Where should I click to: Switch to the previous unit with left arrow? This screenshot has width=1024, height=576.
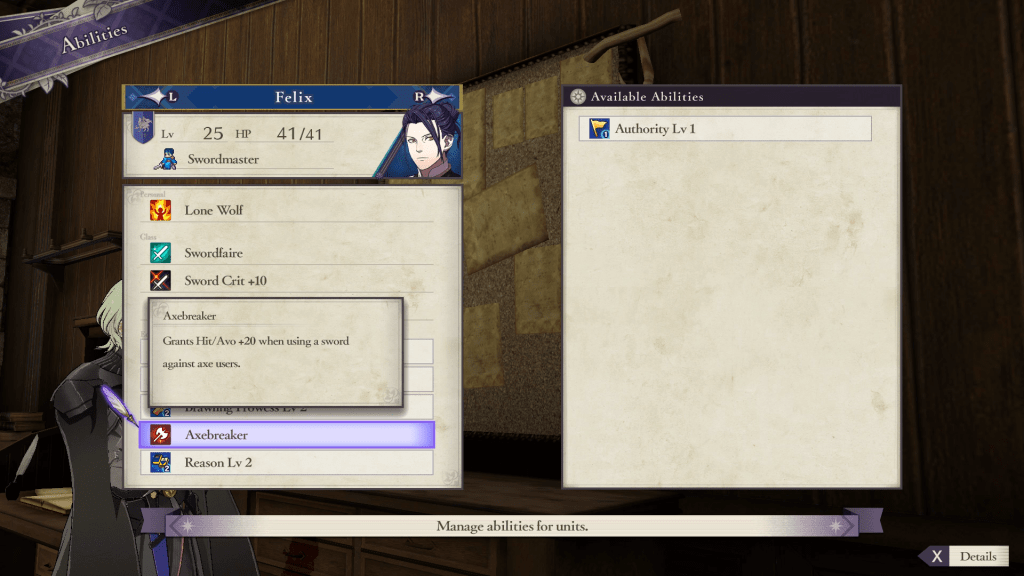click(160, 97)
